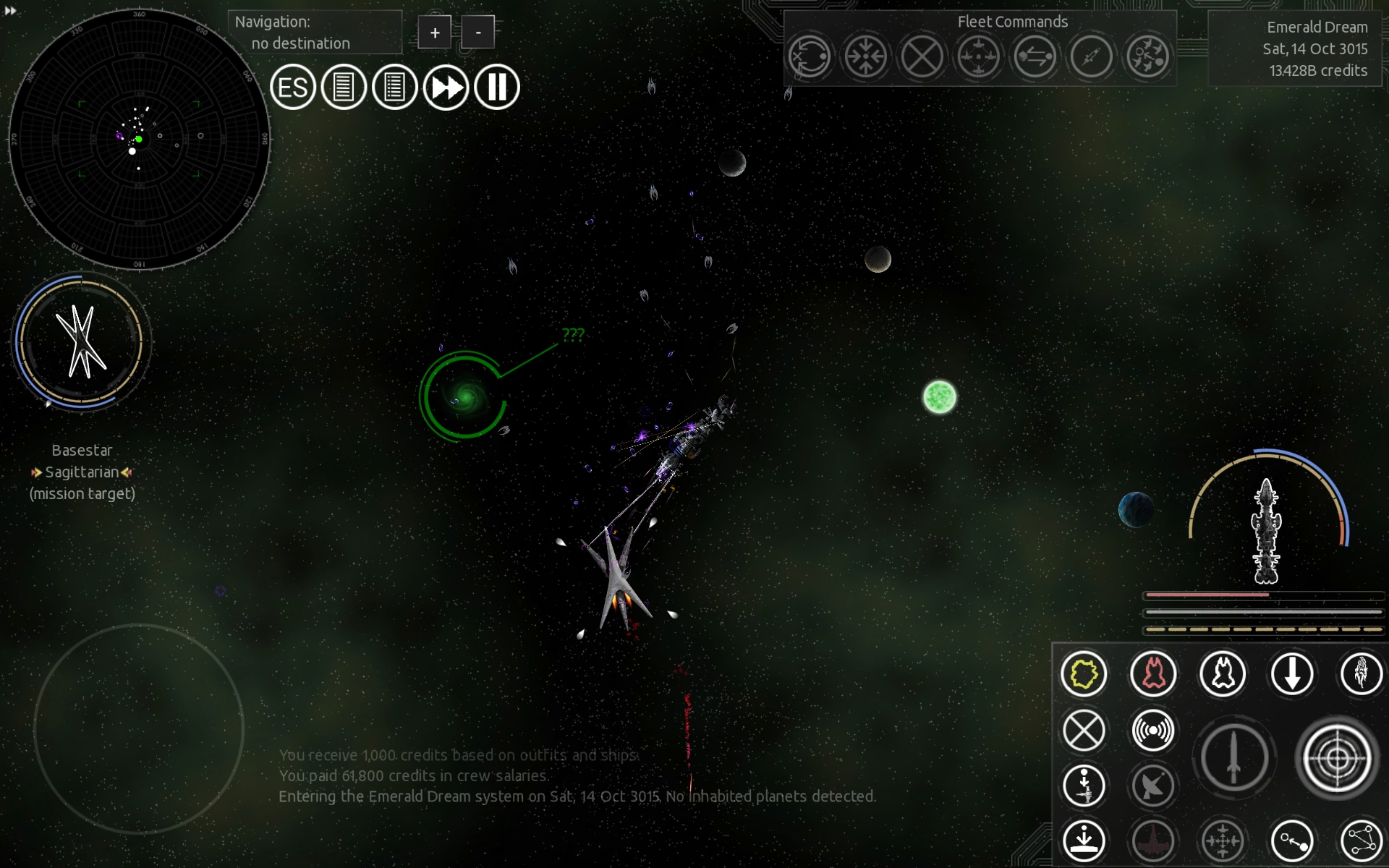Select the Basestar target display
The image size is (1389, 868).
tap(81, 342)
